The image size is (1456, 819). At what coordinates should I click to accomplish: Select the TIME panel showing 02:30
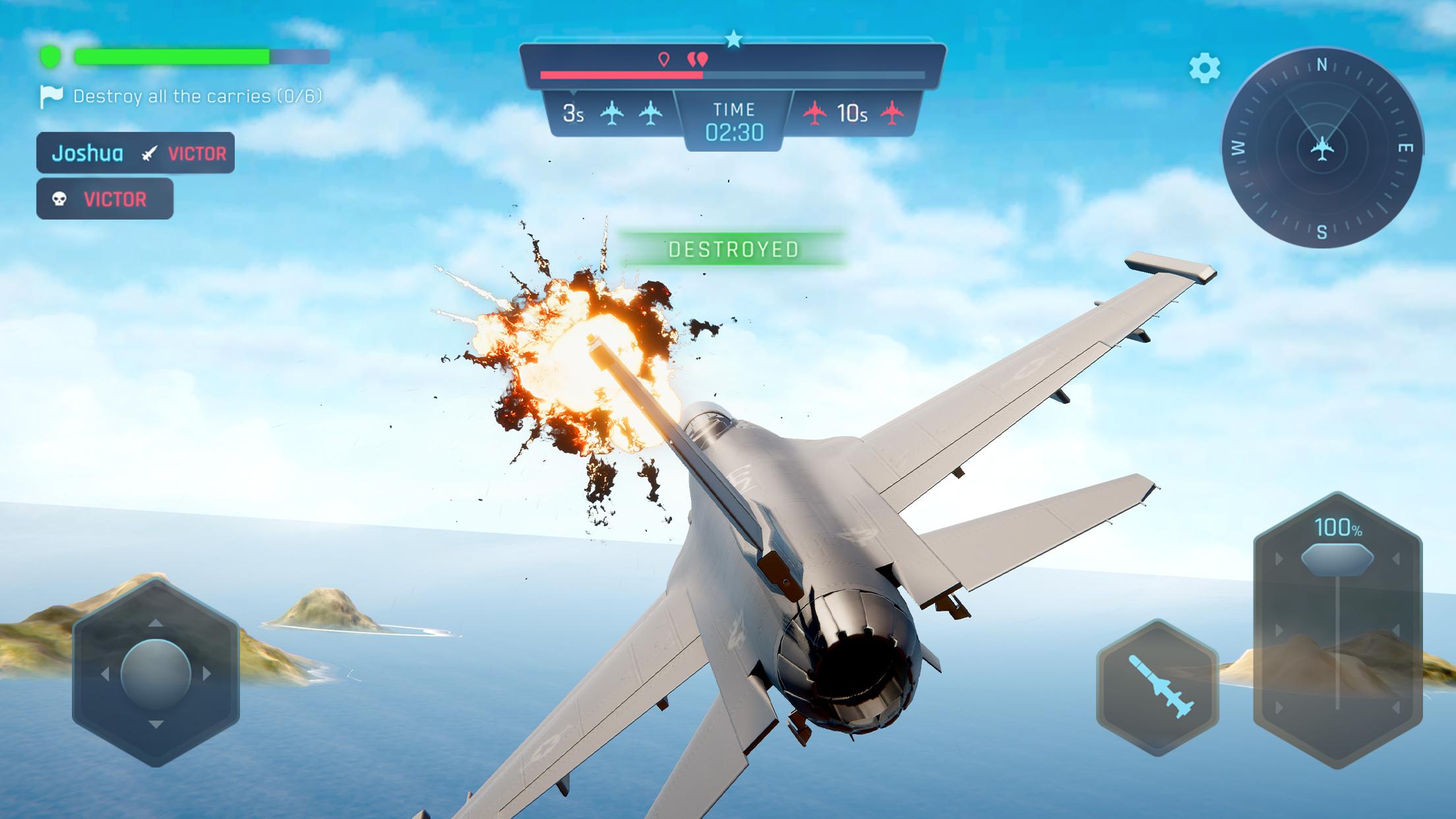pos(734,122)
